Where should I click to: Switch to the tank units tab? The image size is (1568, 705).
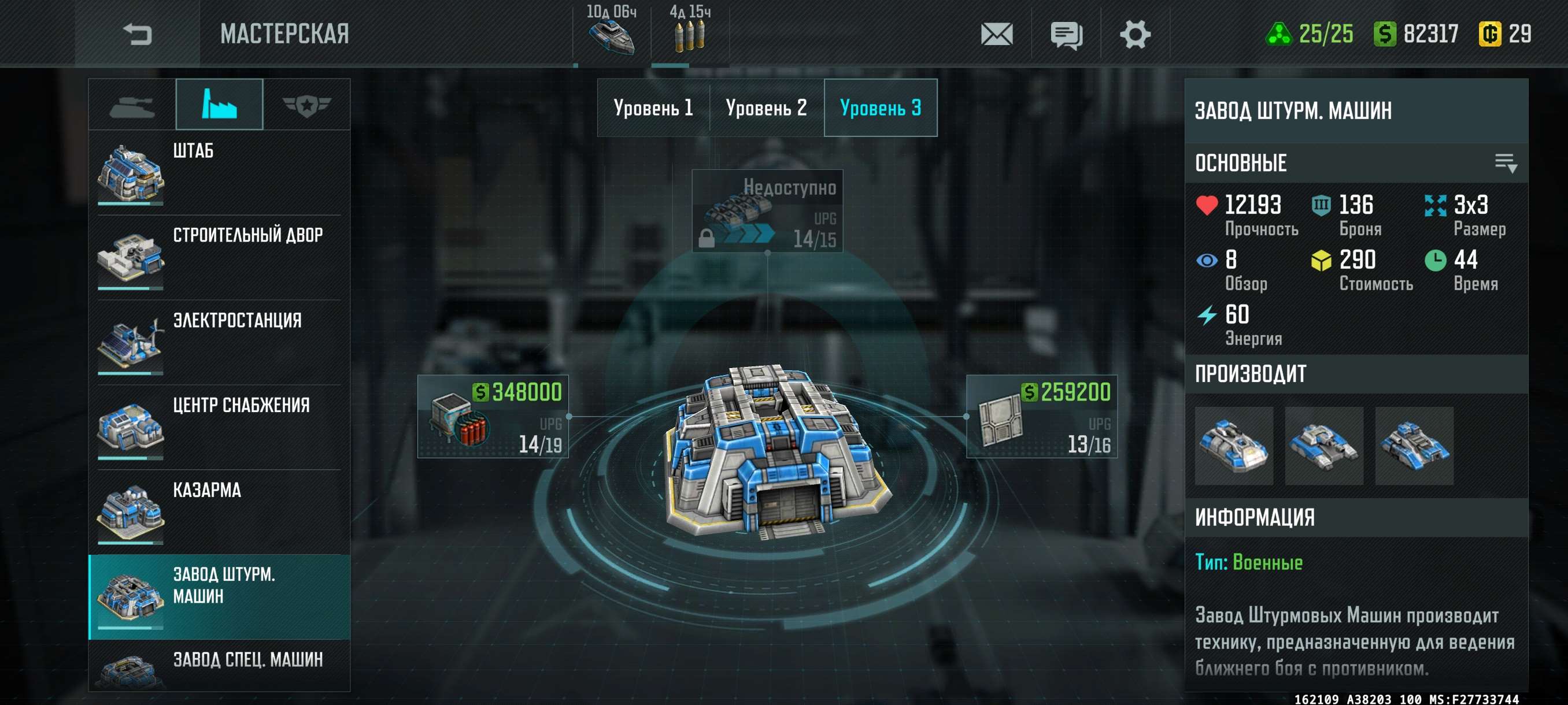click(x=132, y=105)
